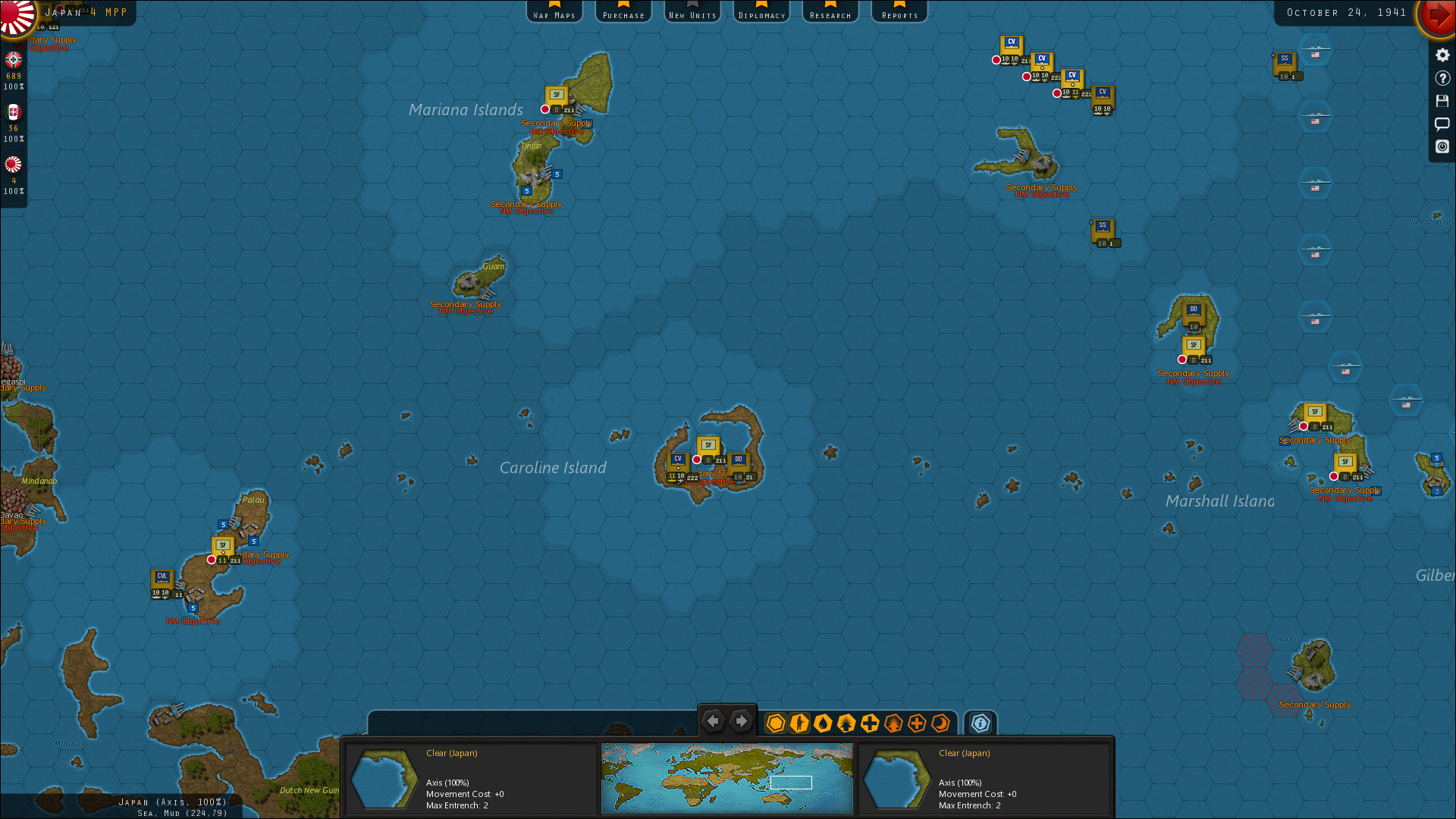The image size is (1456, 819).
Task: Open the Research menu
Action: pyautogui.click(x=830, y=11)
